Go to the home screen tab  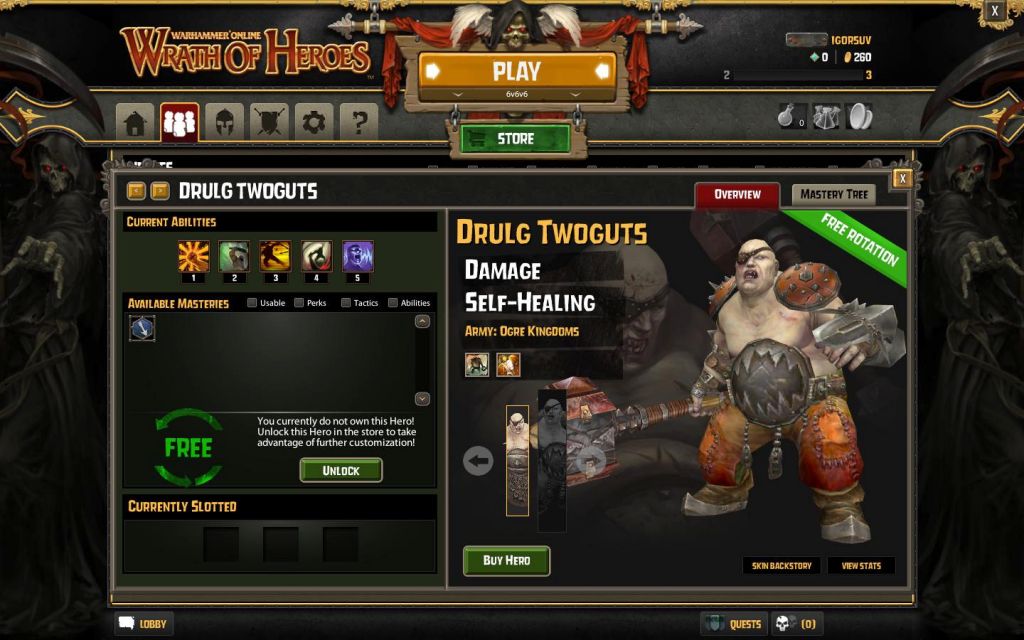[x=135, y=123]
